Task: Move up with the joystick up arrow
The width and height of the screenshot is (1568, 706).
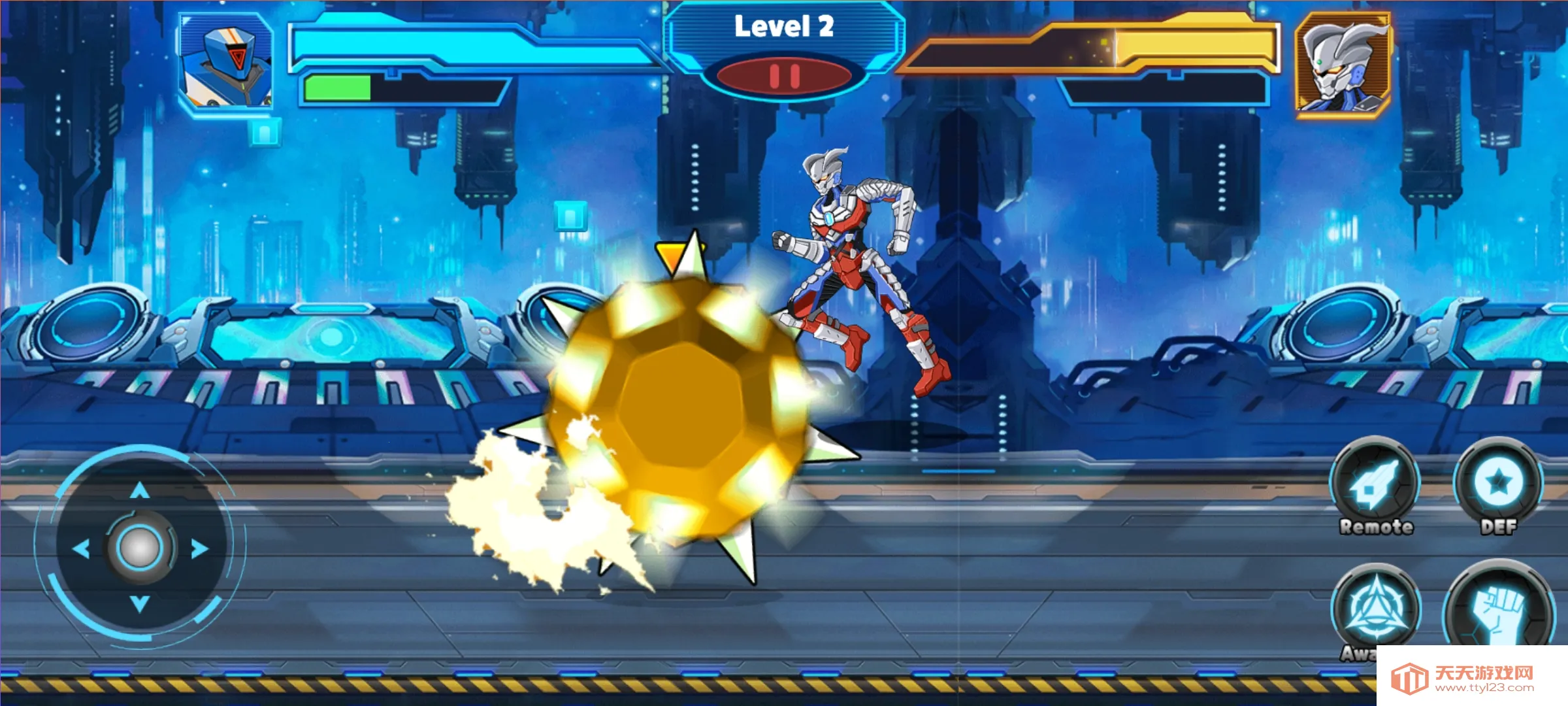Action: pyautogui.click(x=139, y=490)
